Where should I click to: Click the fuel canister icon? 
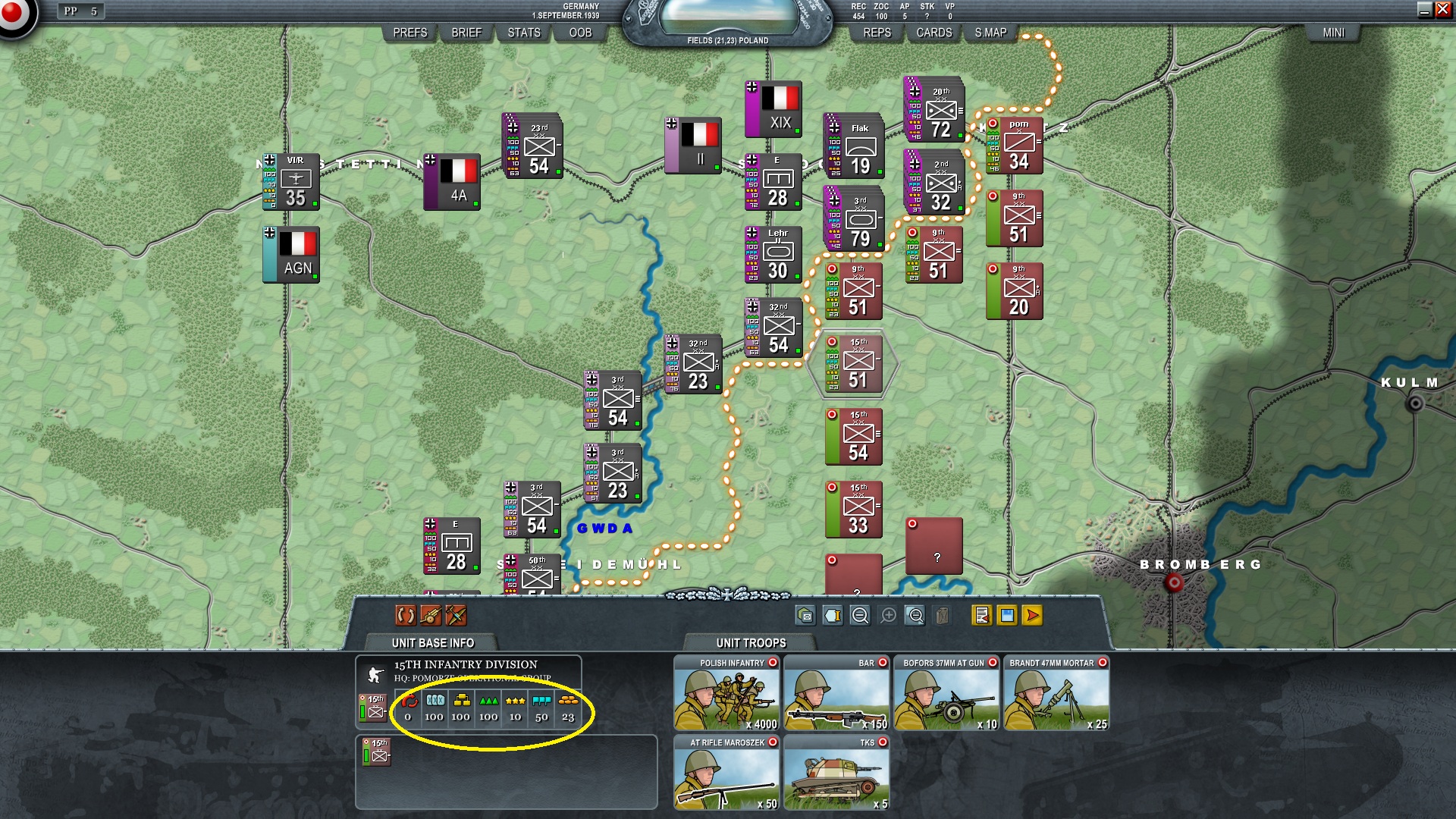942,617
